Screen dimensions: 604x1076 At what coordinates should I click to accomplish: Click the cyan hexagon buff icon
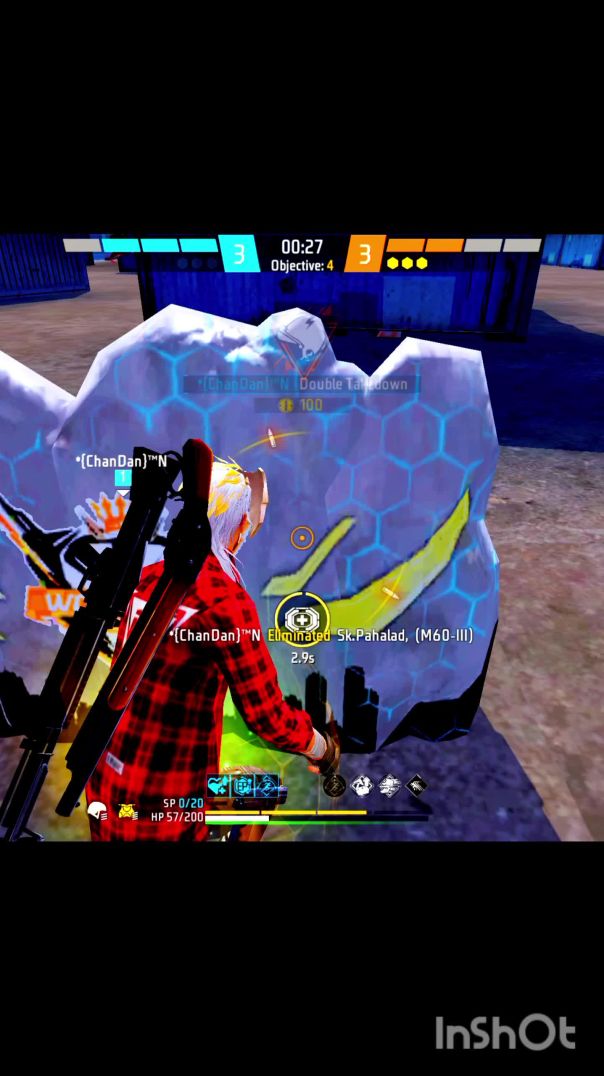click(242, 786)
